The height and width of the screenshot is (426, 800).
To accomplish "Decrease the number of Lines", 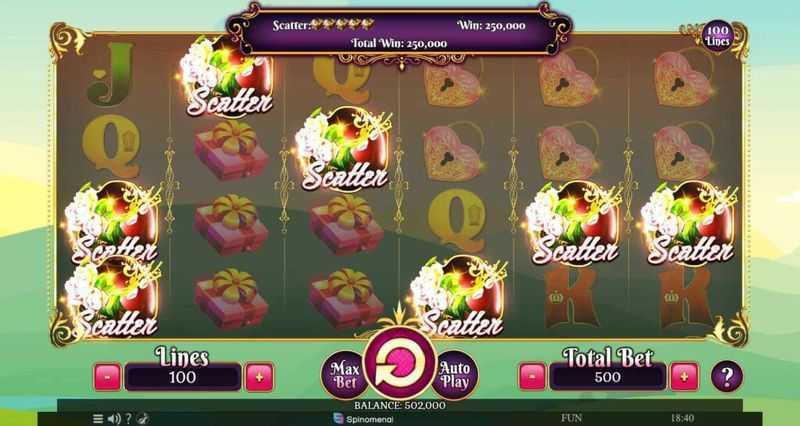I will [108, 377].
